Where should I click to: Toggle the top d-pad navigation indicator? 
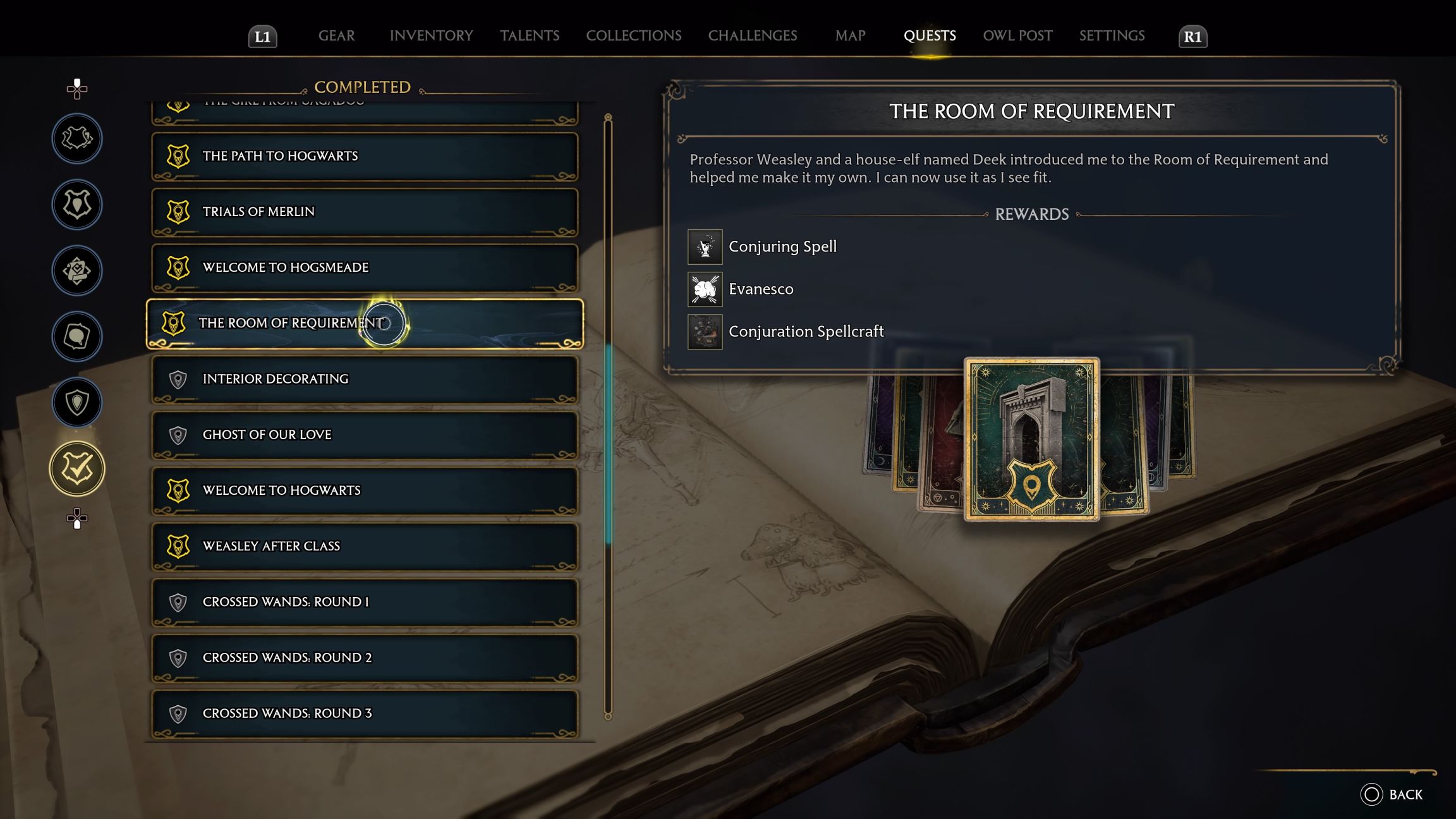[76, 90]
